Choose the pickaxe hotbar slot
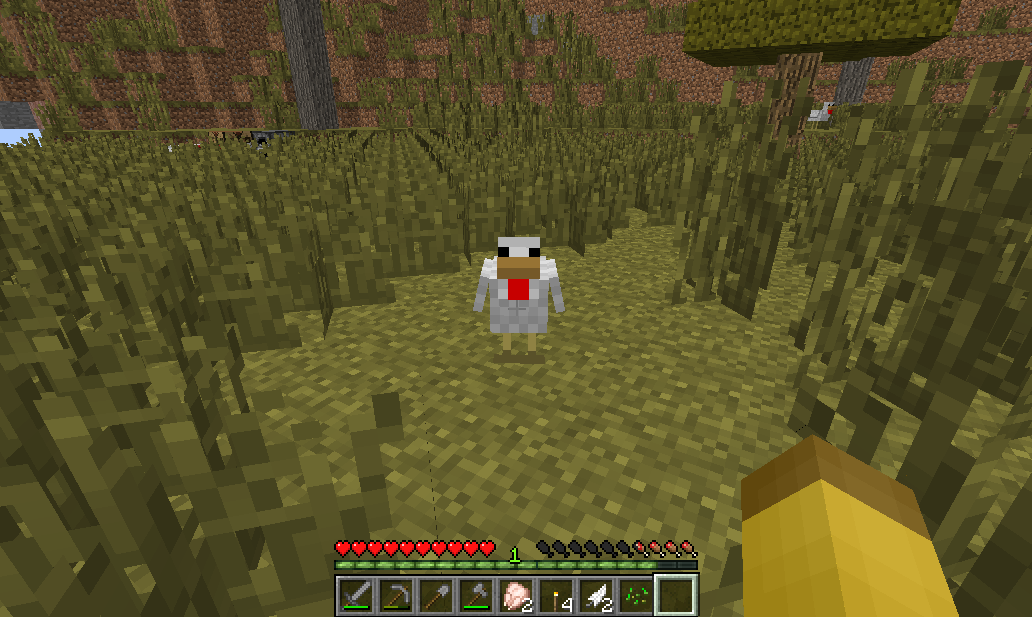This screenshot has width=1032, height=617. [x=394, y=596]
